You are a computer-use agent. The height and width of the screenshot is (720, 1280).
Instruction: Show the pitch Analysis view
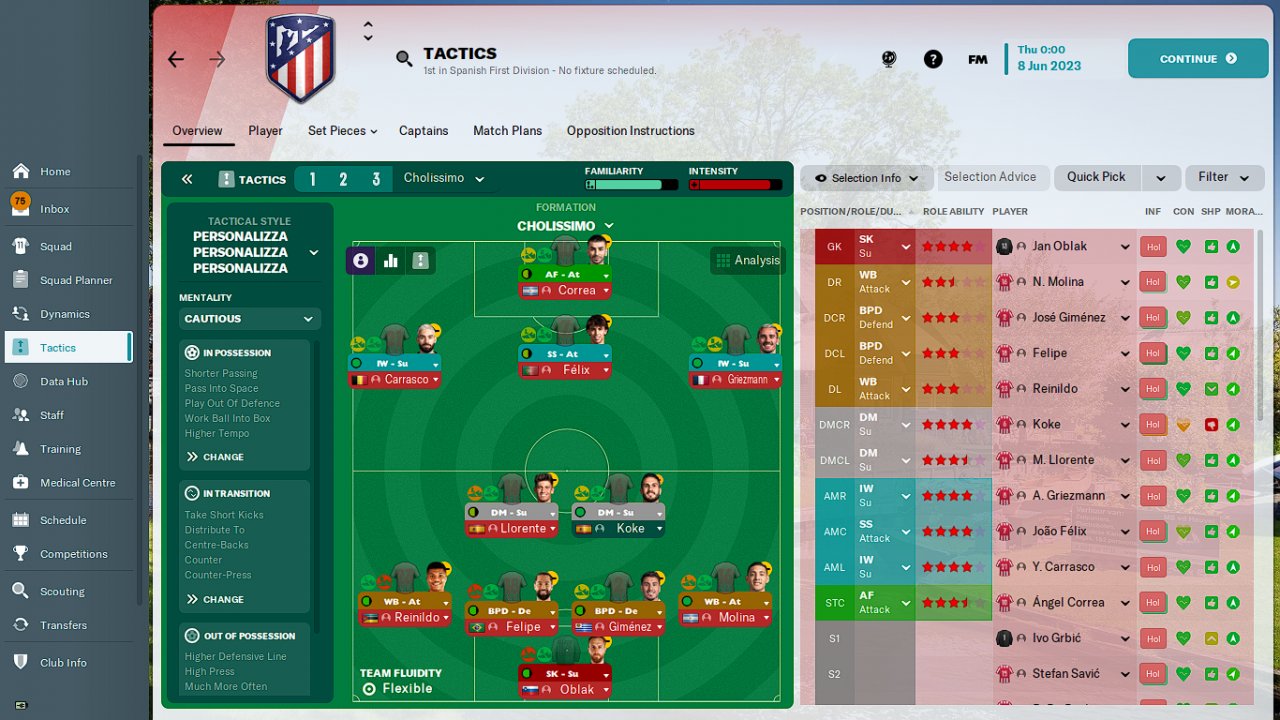coord(746,260)
